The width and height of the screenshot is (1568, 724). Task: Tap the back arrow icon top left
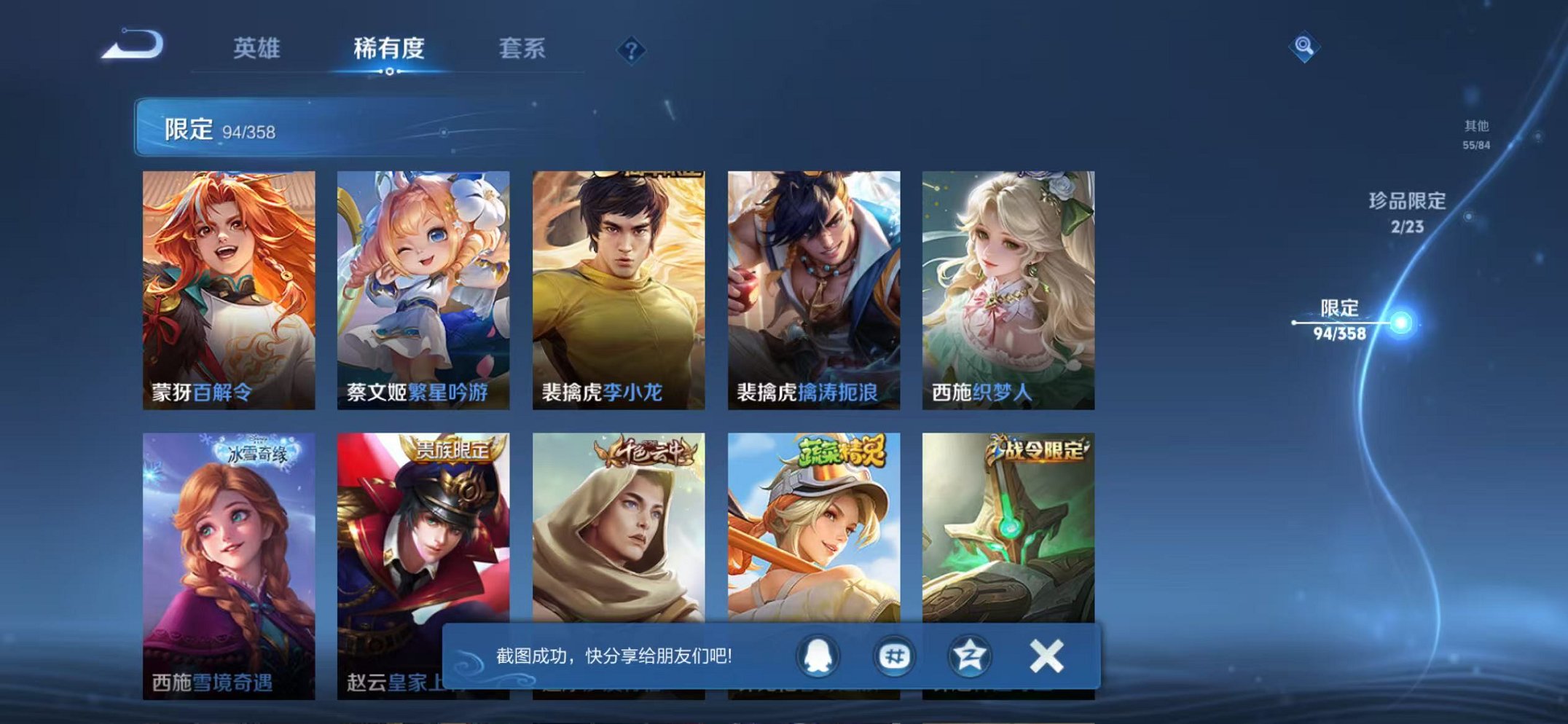[x=131, y=45]
